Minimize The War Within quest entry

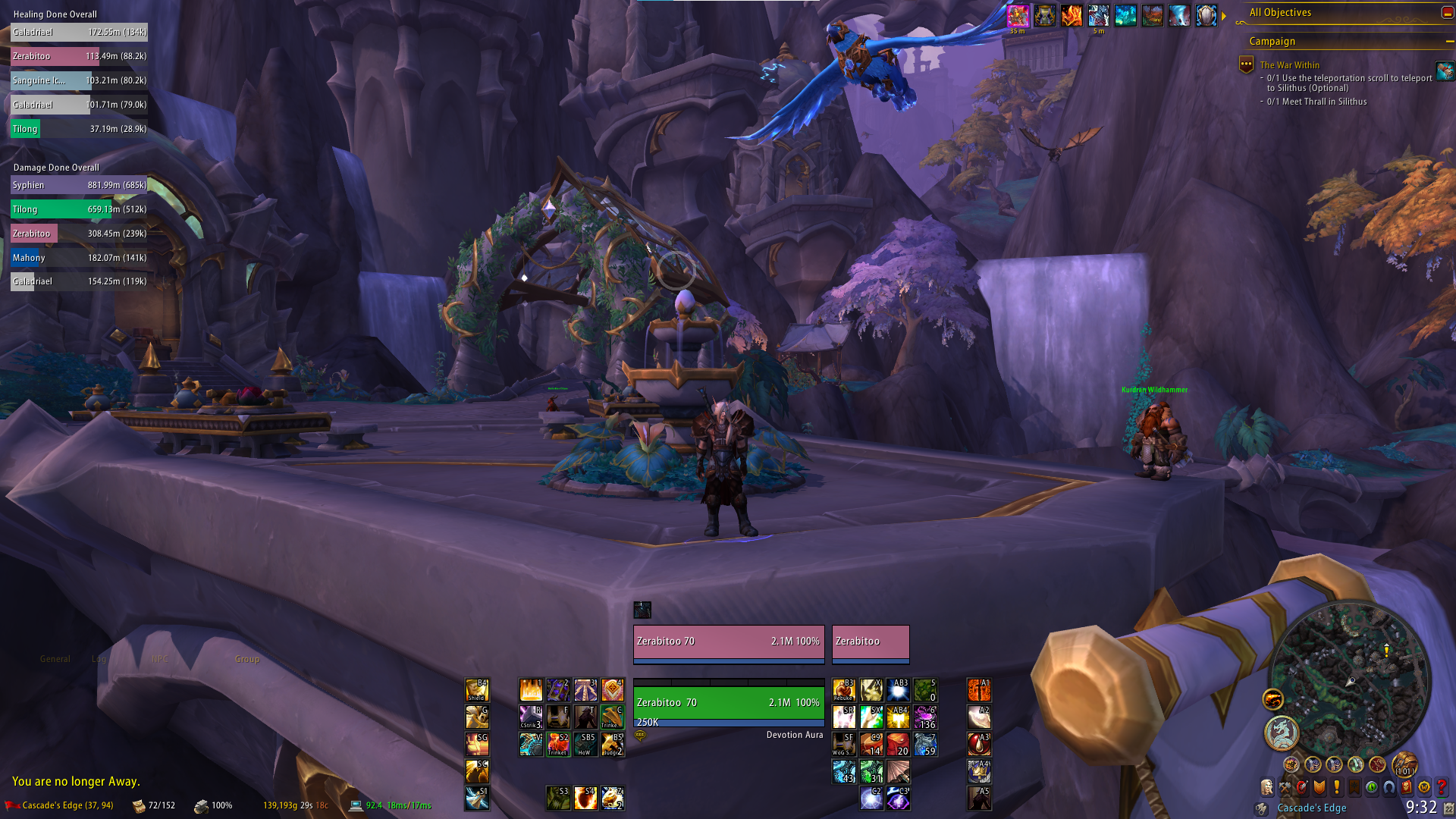[1246, 64]
